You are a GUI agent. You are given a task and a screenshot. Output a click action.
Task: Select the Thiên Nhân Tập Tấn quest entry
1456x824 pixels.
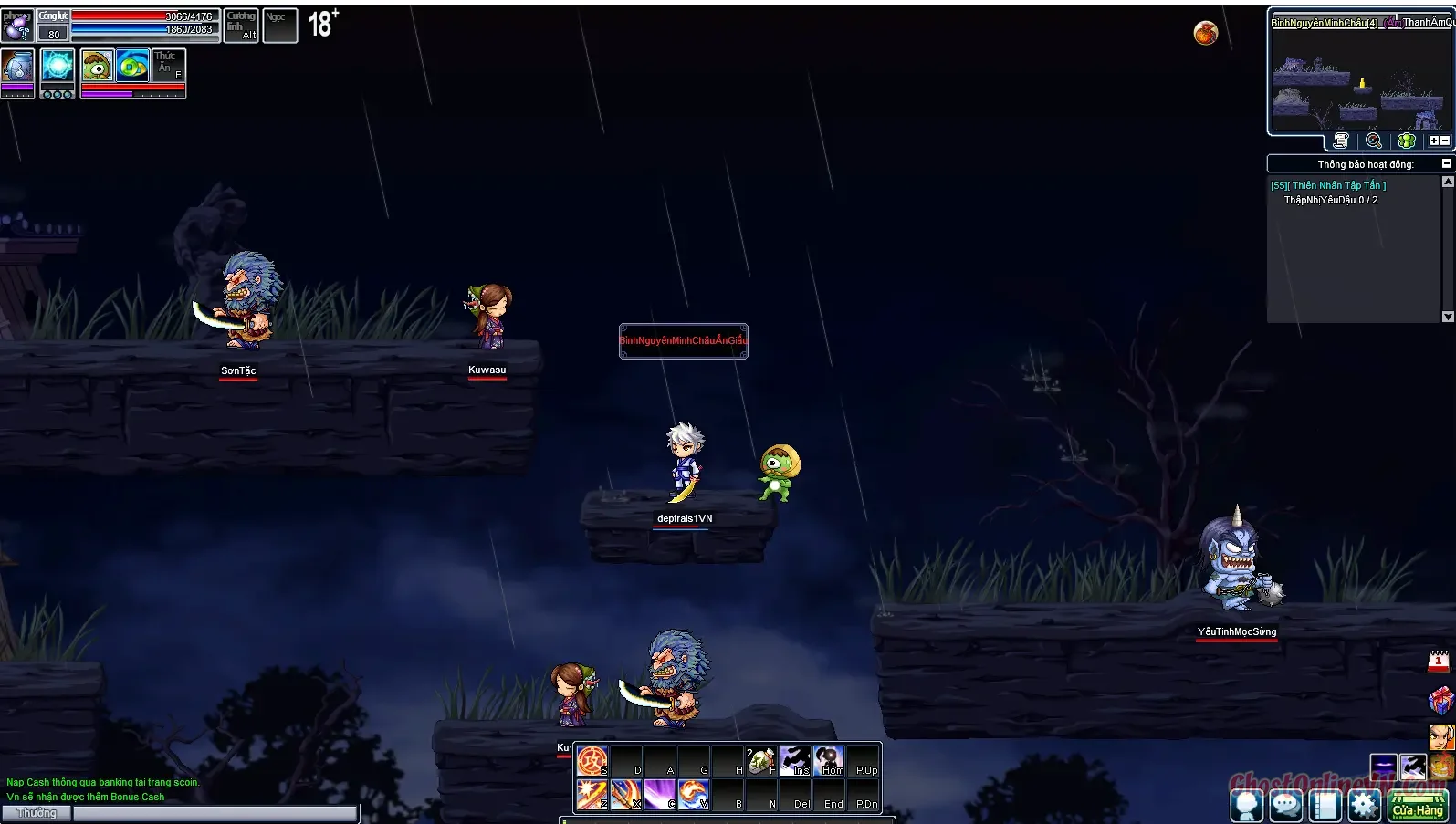coord(1328,185)
